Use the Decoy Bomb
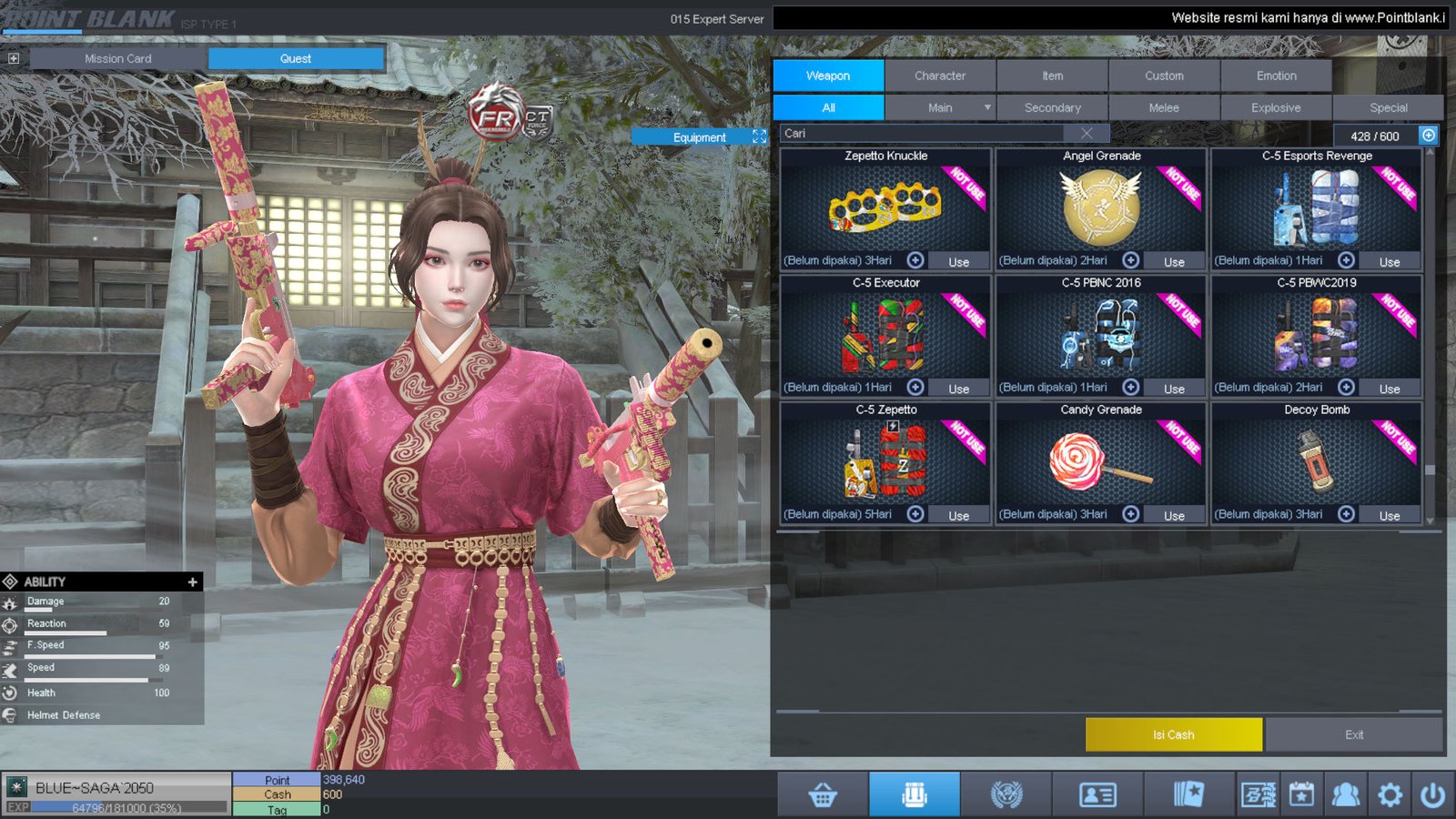Image resolution: width=1456 pixels, height=819 pixels. coord(1389,516)
